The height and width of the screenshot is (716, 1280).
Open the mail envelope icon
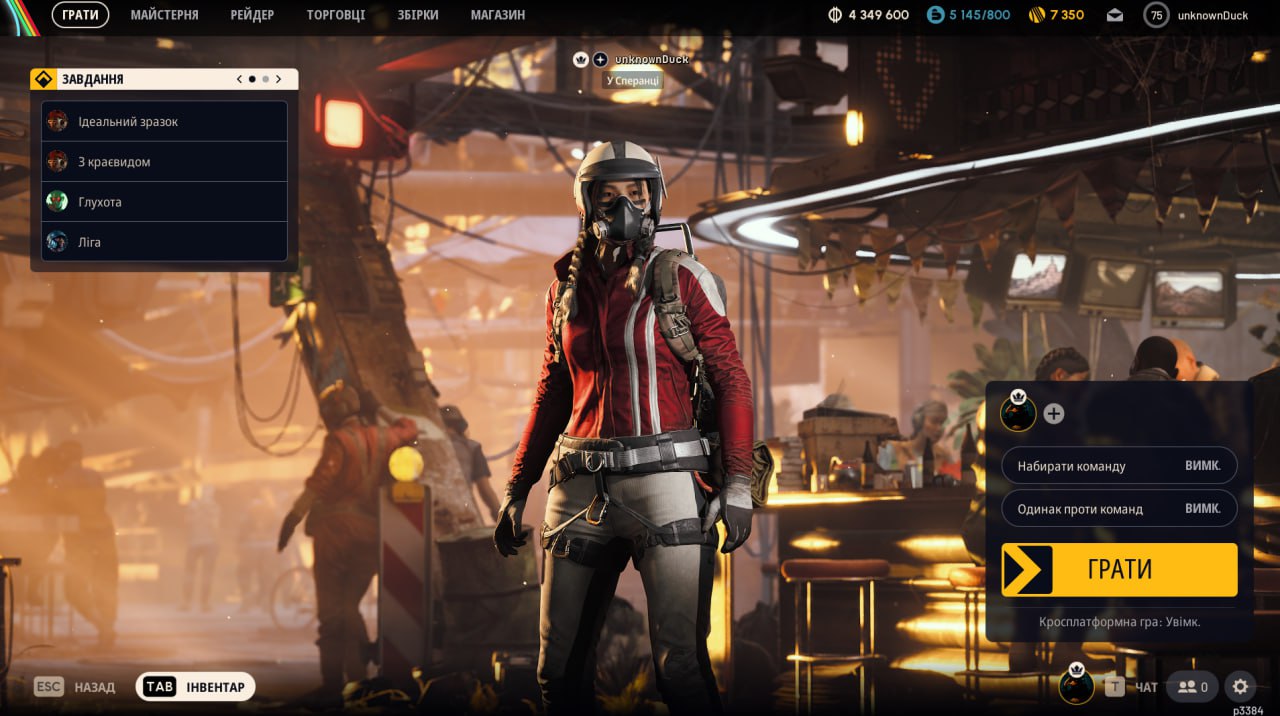[1115, 15]
